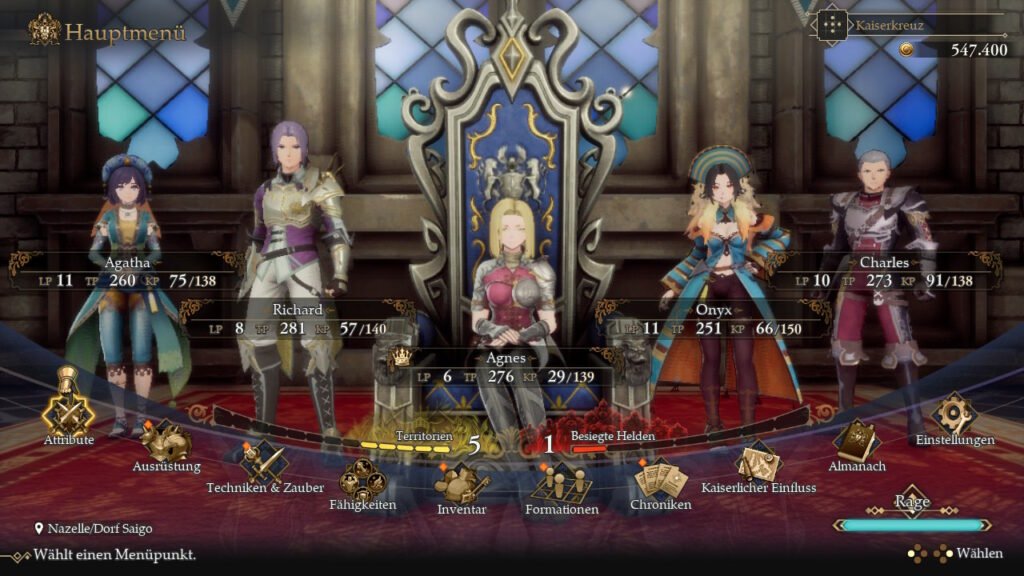Viewport: 1024px width, 576px height.
Task: Select Richard's character status panel
Action: click(297, 319)
